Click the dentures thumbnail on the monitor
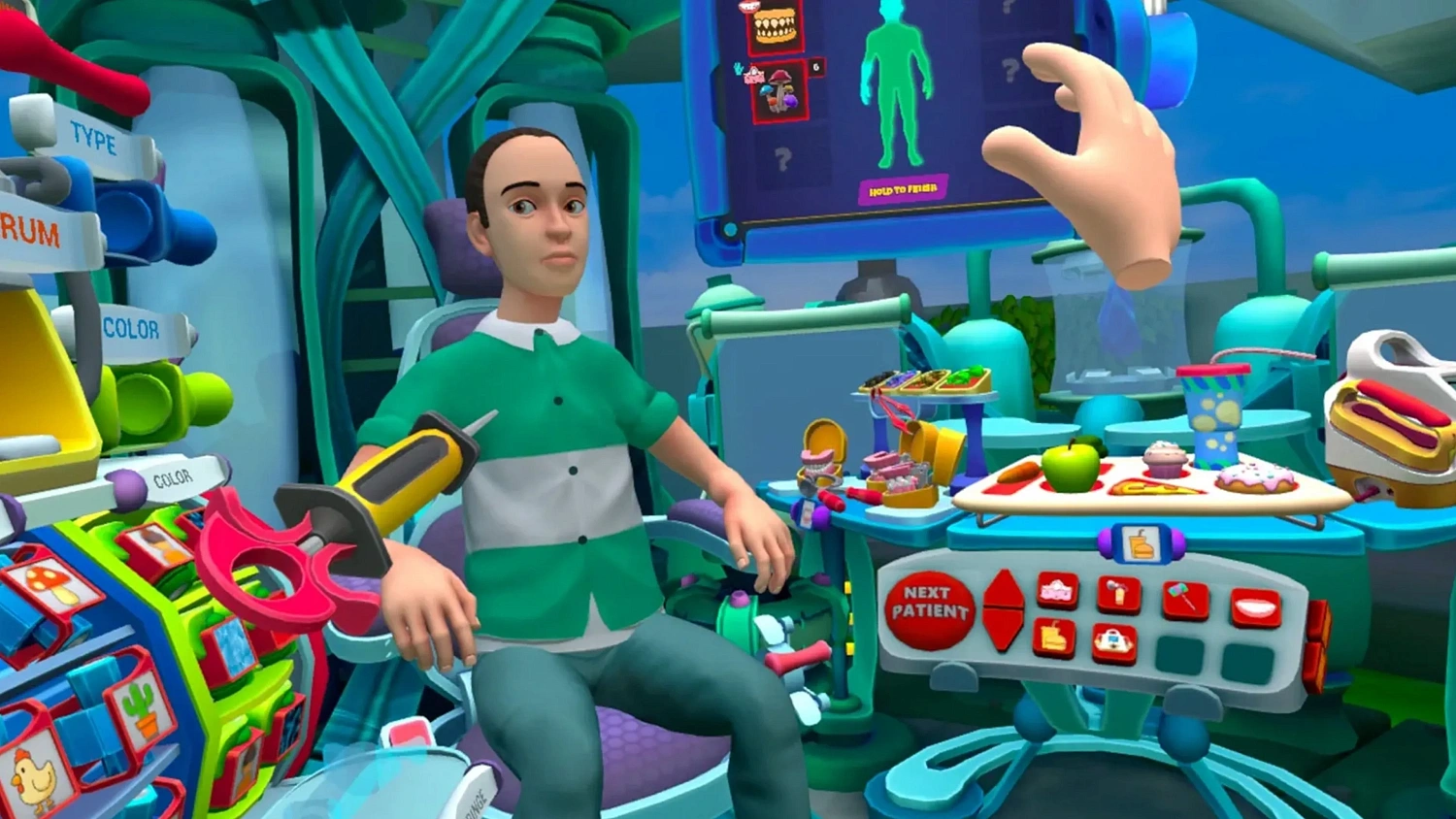The height and width of the screenshot is (819, 1456). click(775, 26)
